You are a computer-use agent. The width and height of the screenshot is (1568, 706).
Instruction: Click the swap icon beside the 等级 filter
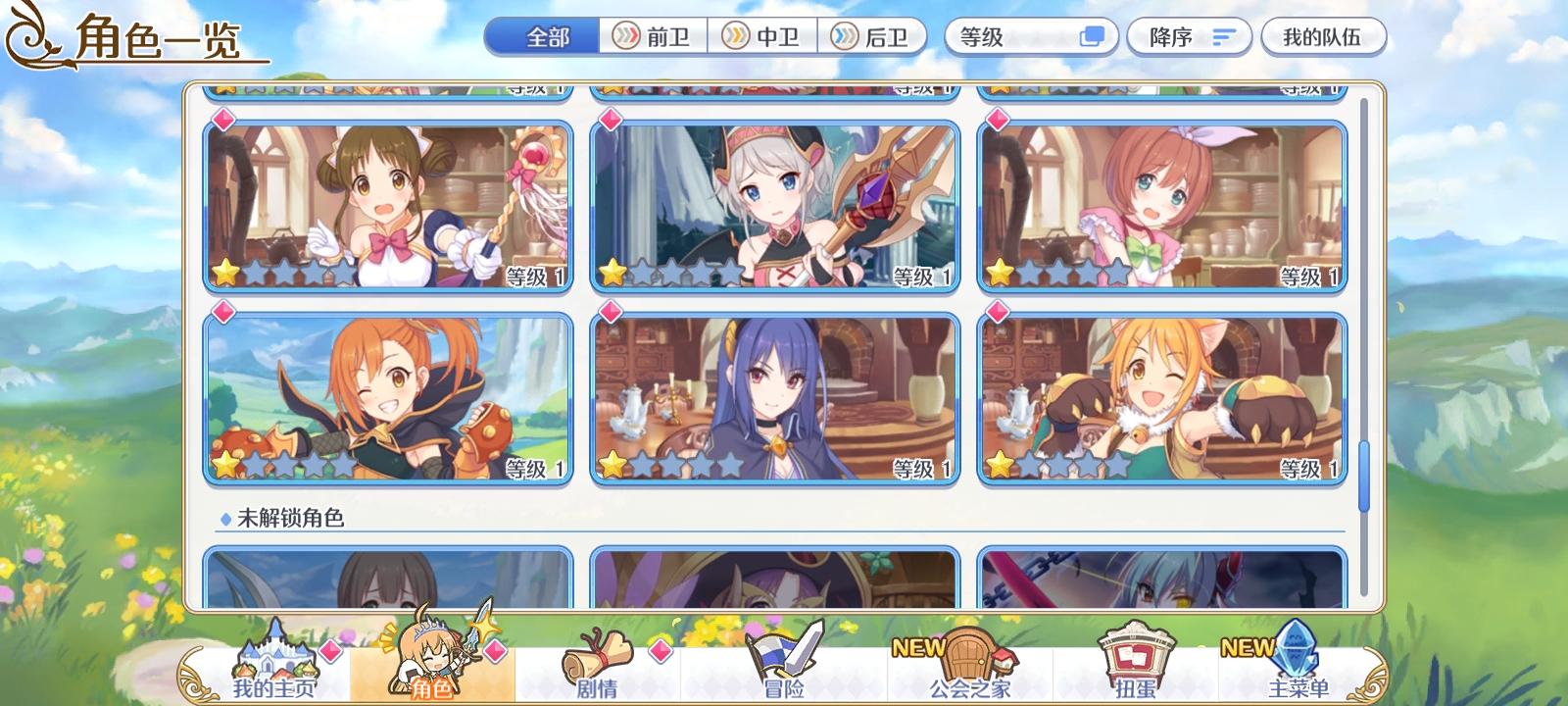pyautogui.click(x=1091, y=36)
